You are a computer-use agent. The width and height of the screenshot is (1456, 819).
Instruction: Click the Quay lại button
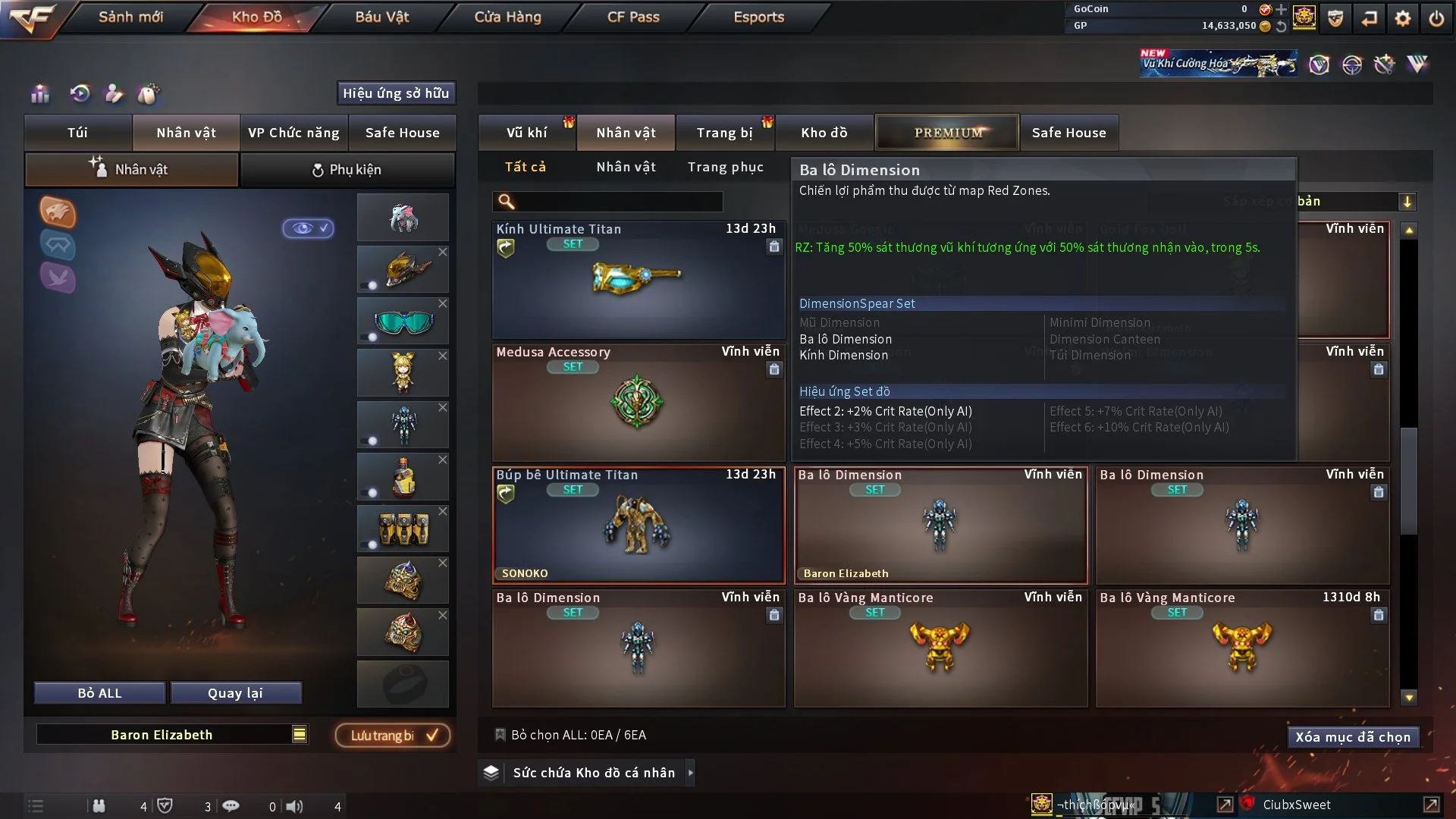click(x=235, y=693)
